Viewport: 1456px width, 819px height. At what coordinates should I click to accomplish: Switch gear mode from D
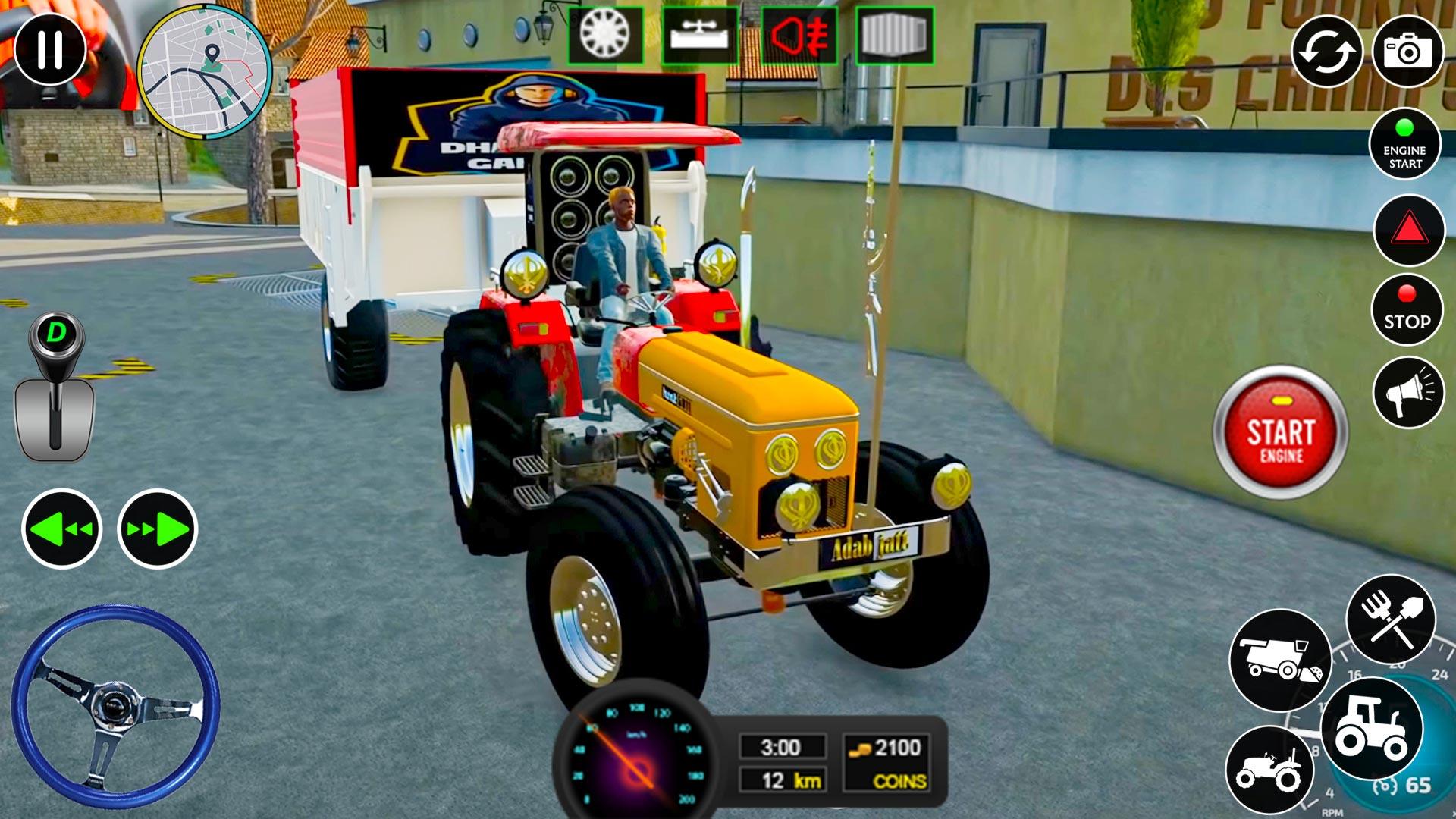coord(57,332)
